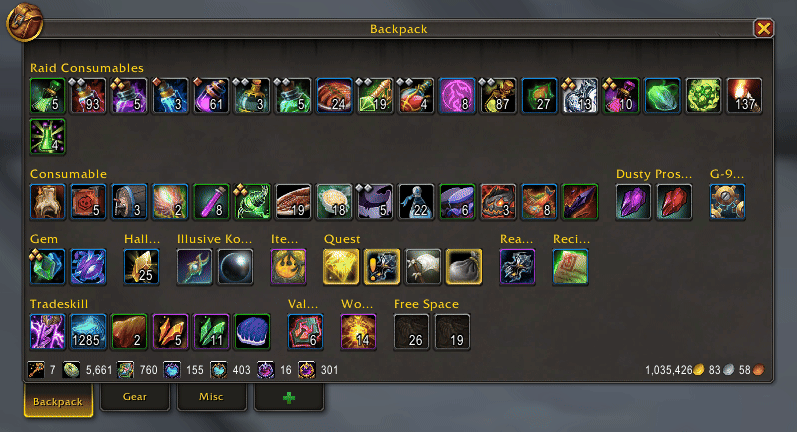Choose the consumable stack showing 22
The width and height of the screenshot is (797, 432).
click(416, 202)
